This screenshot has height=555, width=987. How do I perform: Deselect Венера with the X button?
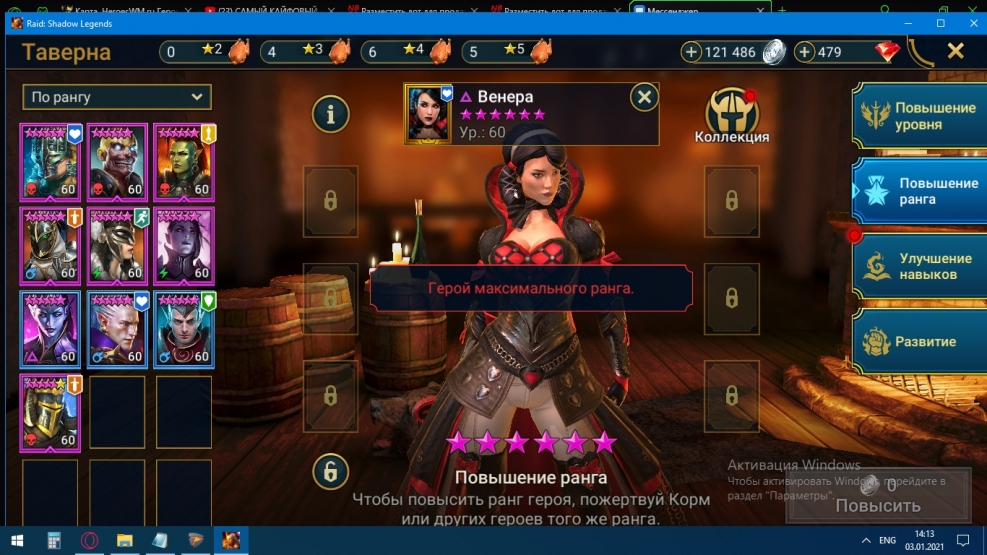[645, 97]
